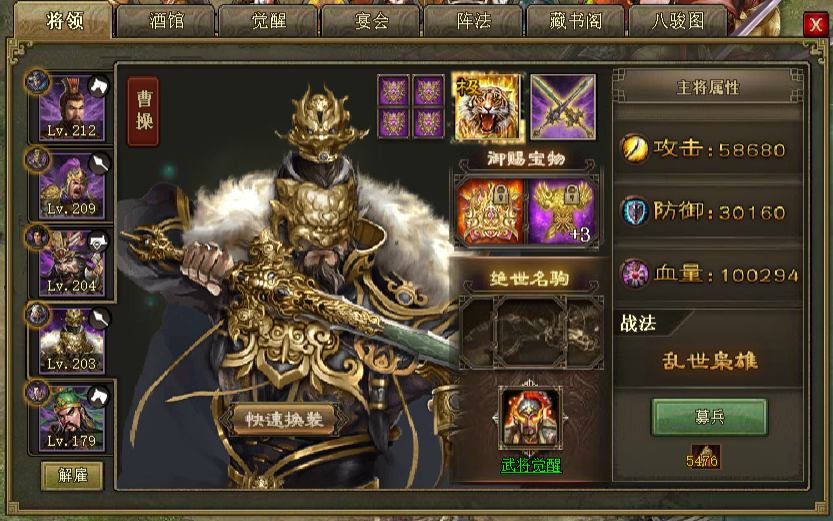Select the crossed swords equipment slot
Viewport: 833px width, 521px height.
pyautogui.click(x=562, y=107)
